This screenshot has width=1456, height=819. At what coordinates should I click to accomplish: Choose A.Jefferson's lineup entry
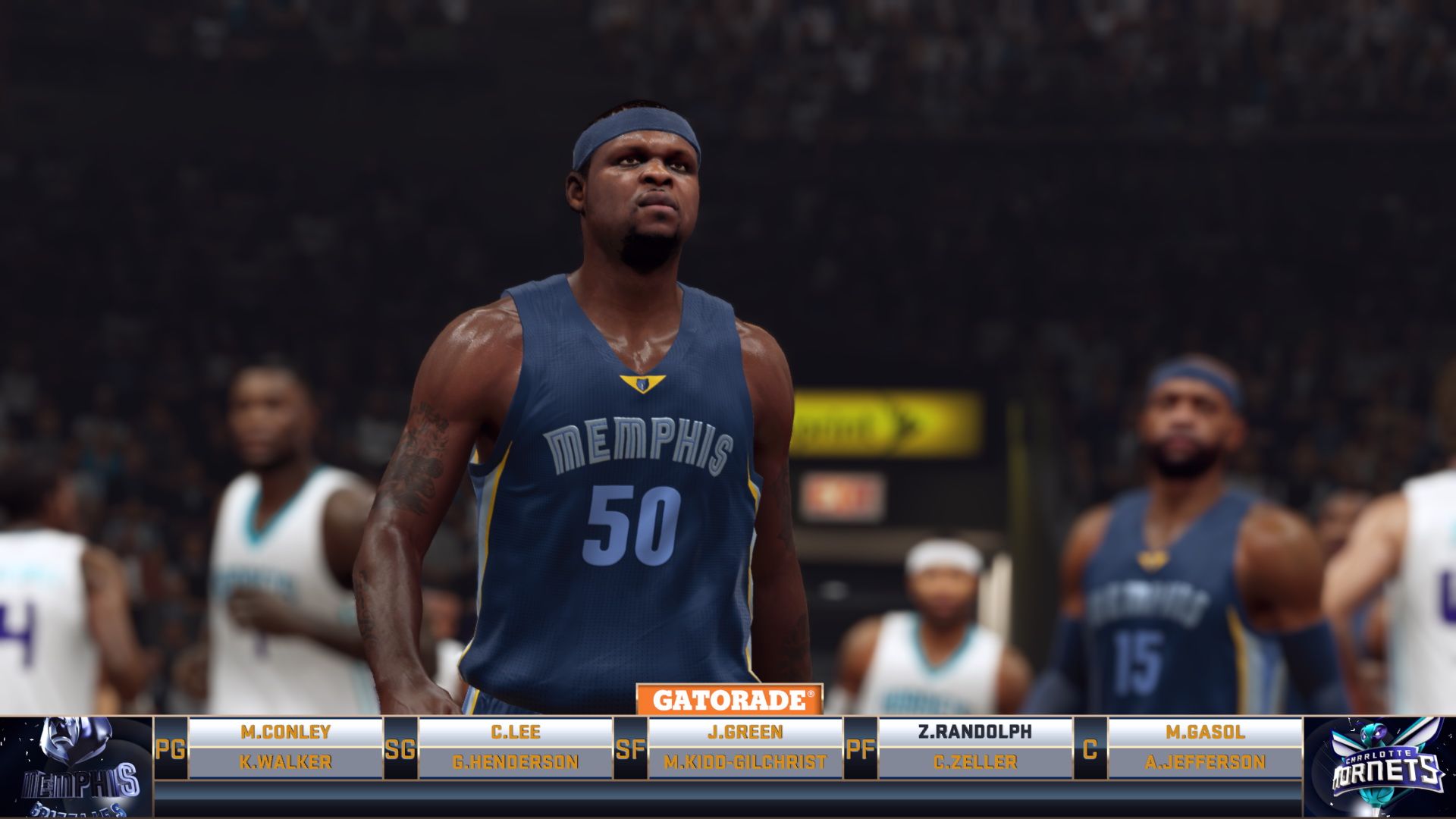point(1205,762)
